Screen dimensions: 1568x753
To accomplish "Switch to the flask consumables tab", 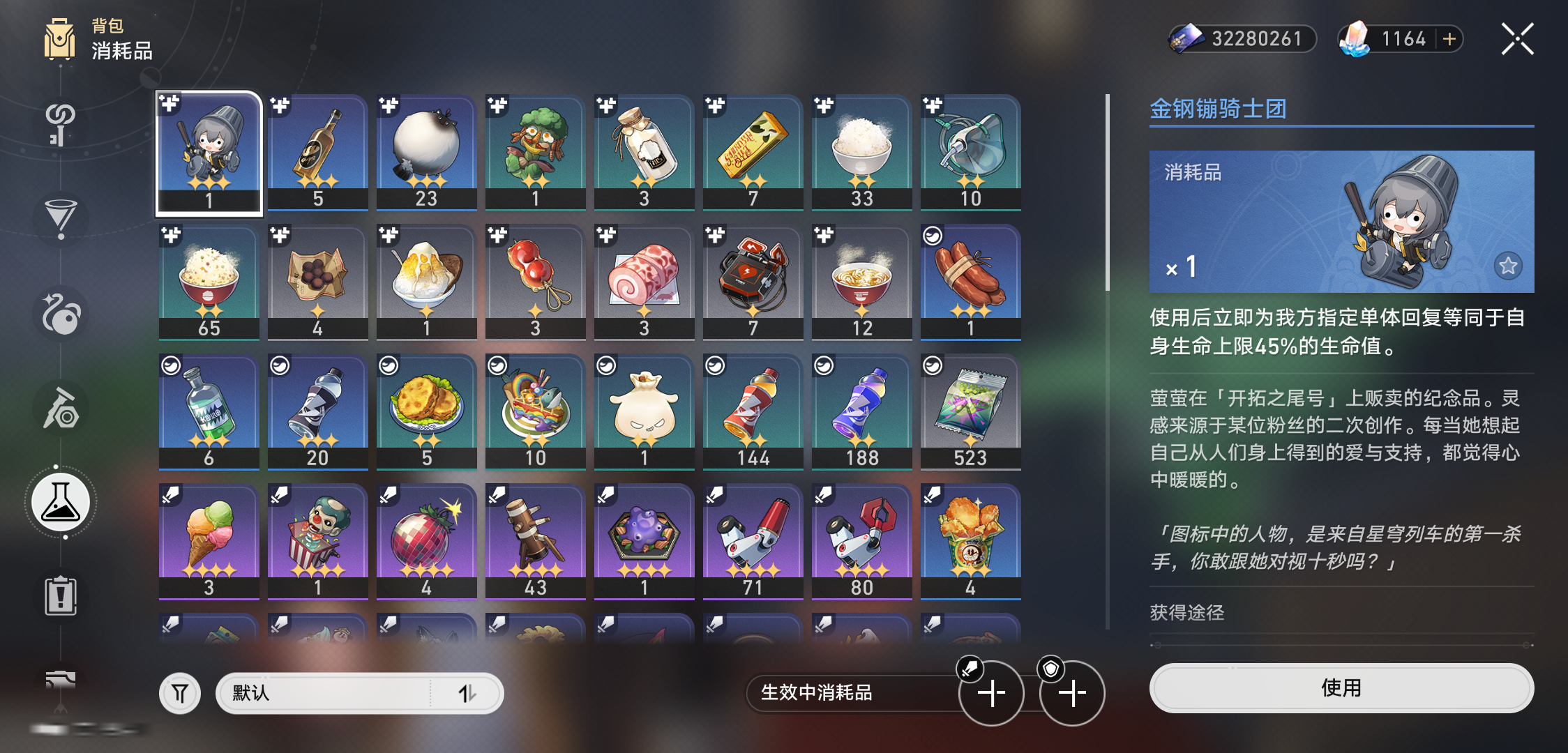I will 61,503.
